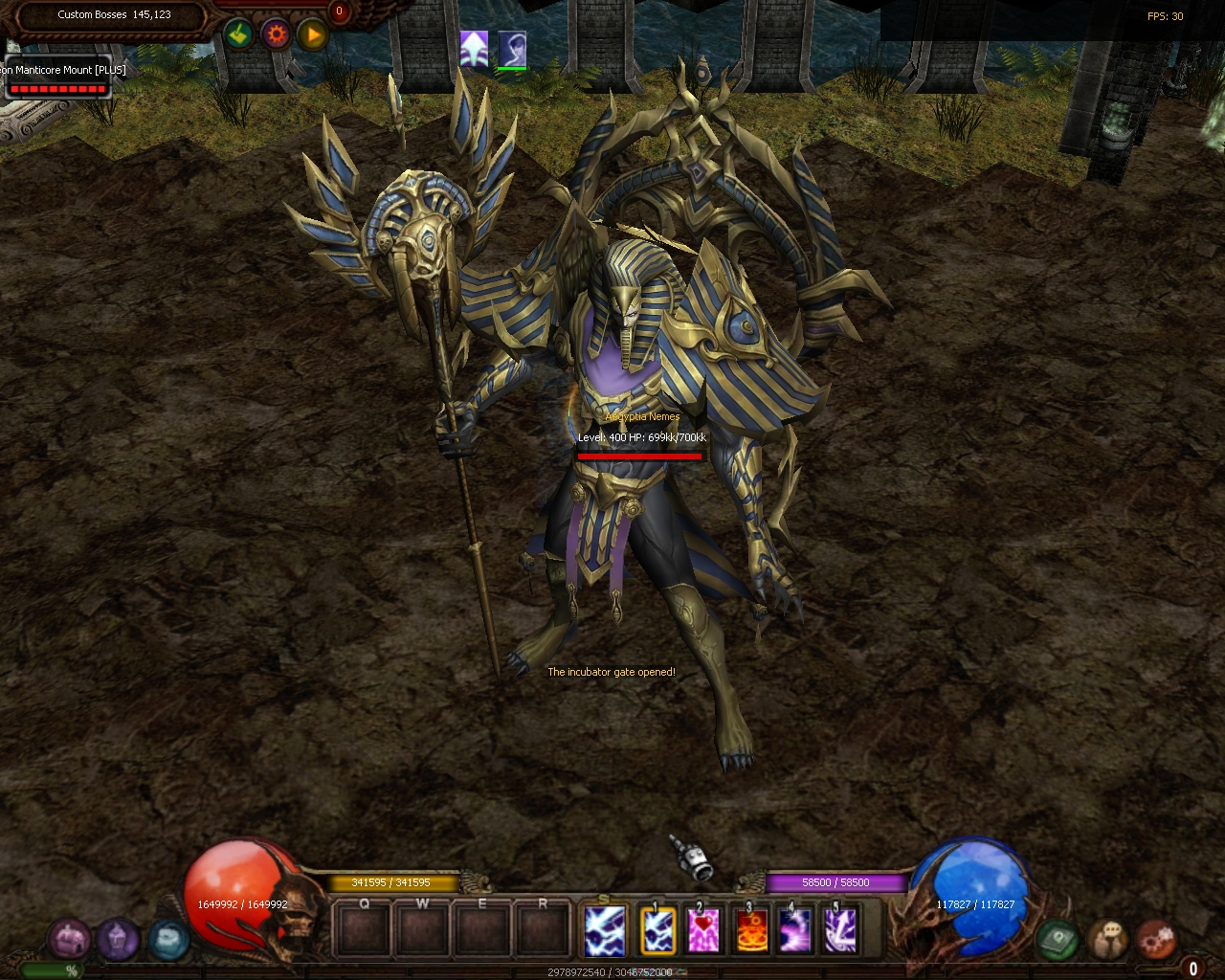Screen dimensions: 1225x980
Task: Open the speech bubble chat button
Action: click(1108, 939)
